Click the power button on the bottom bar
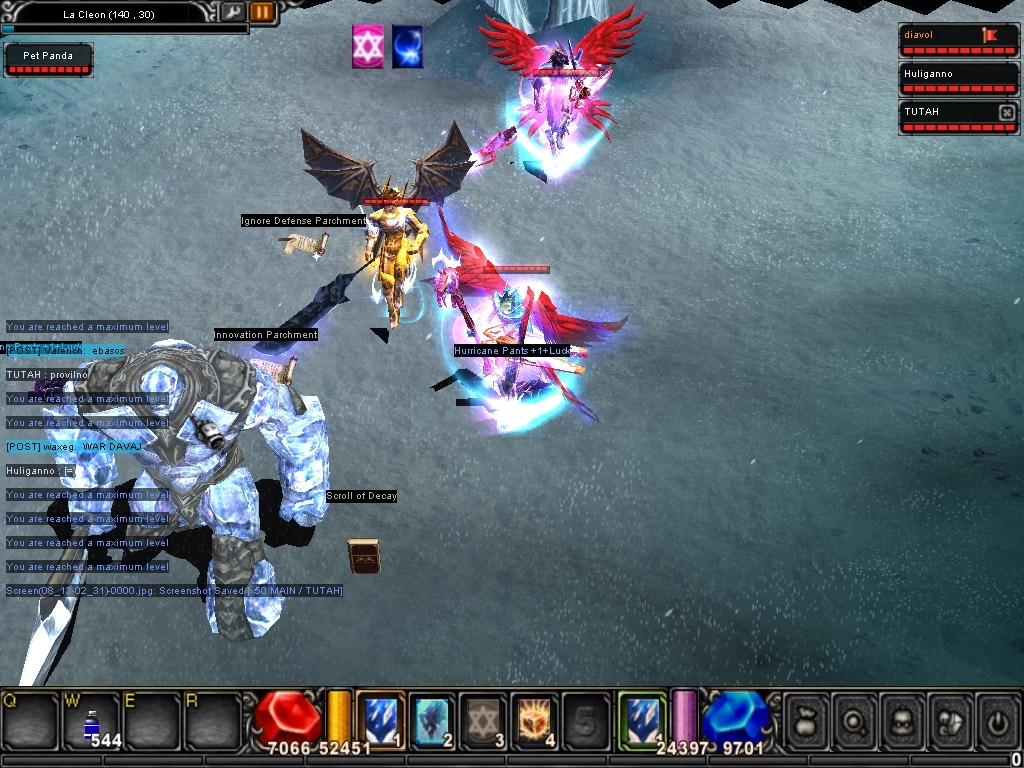 point(998,720)
